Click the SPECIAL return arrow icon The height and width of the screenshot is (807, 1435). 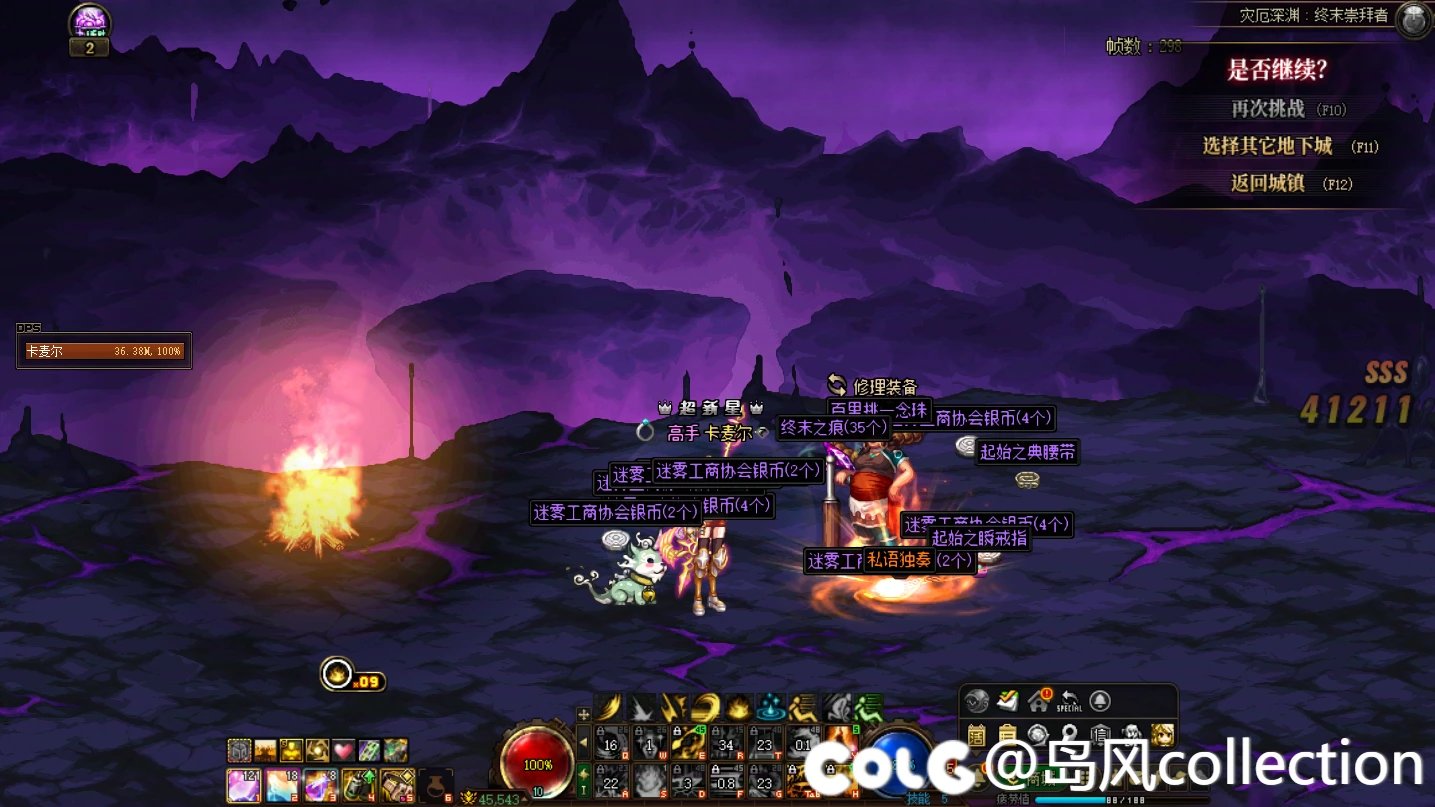[1069, 700]
